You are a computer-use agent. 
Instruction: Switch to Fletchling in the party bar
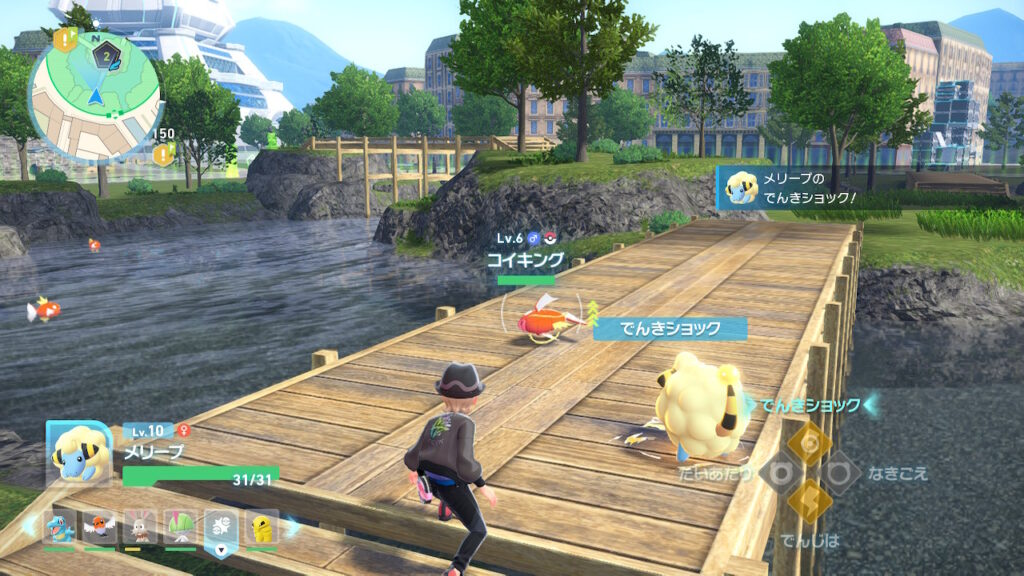[98, 526]
